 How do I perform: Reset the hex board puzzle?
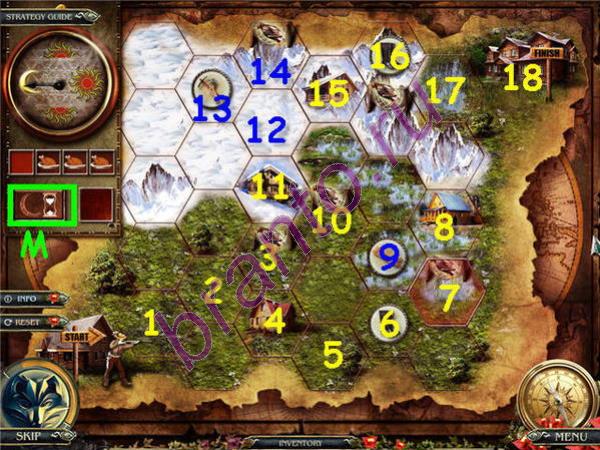[34, 322]
